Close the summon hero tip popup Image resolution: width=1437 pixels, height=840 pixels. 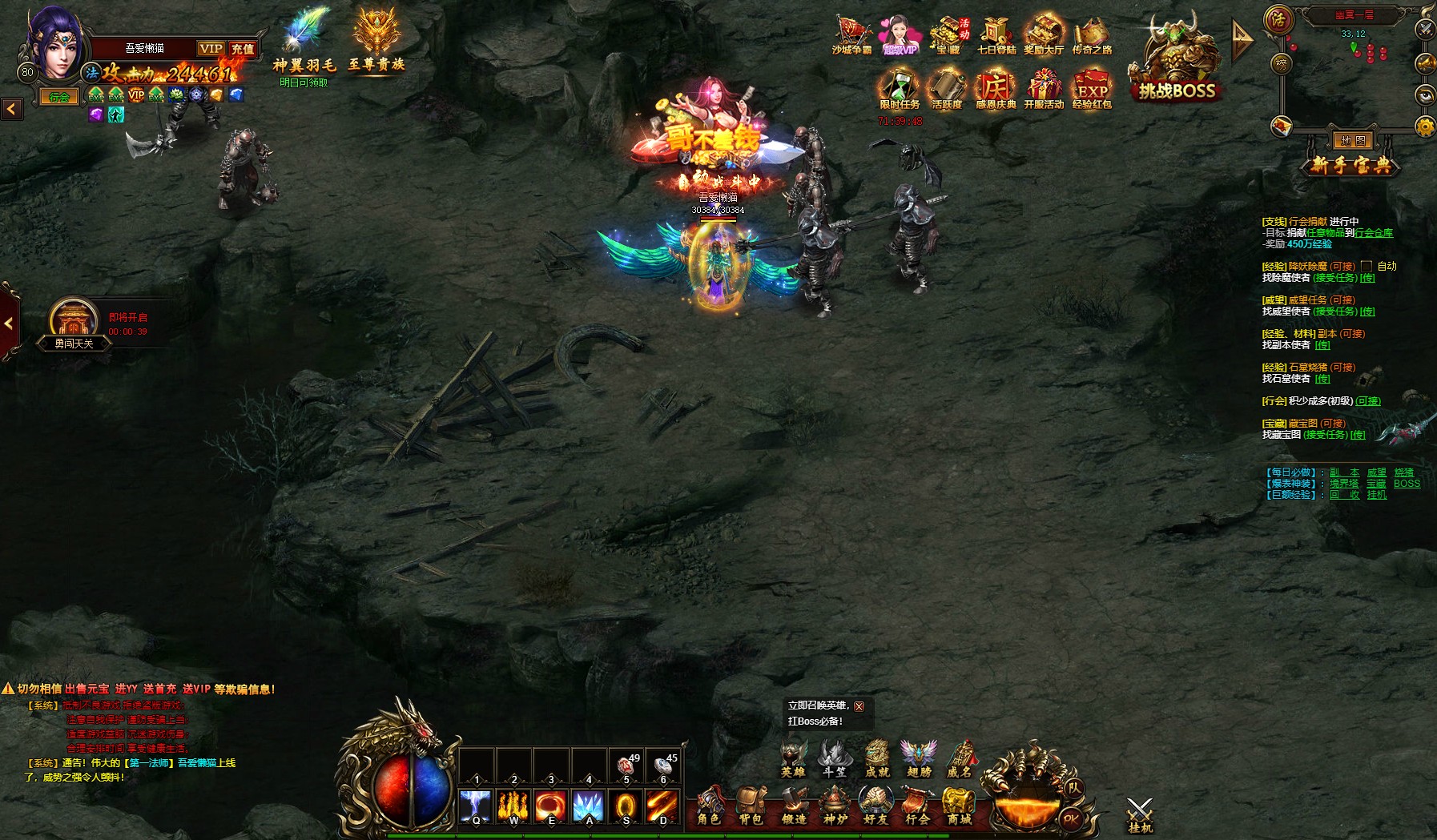tap(859, 706)
